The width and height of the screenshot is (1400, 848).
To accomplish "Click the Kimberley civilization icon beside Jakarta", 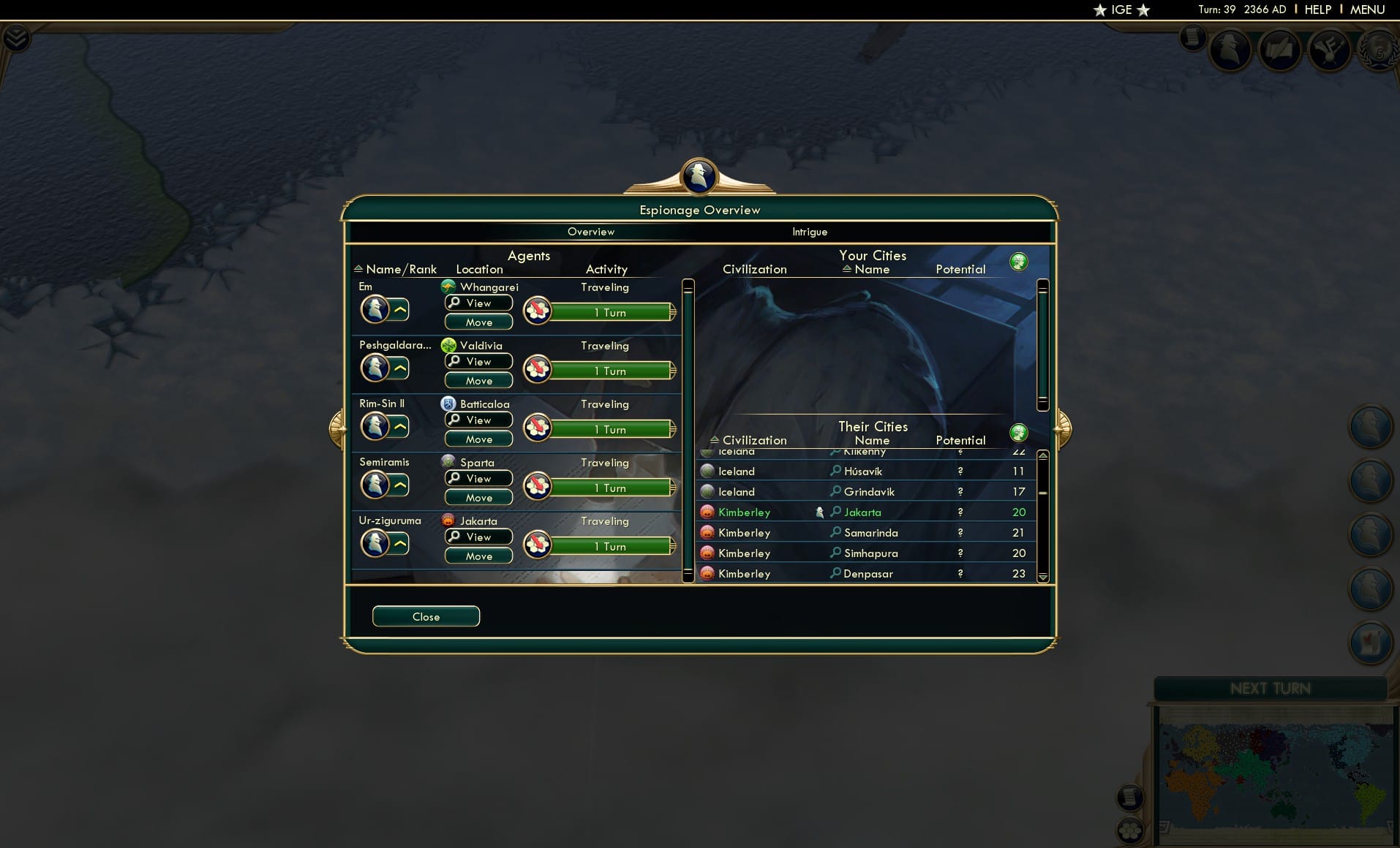I will 707,512.
